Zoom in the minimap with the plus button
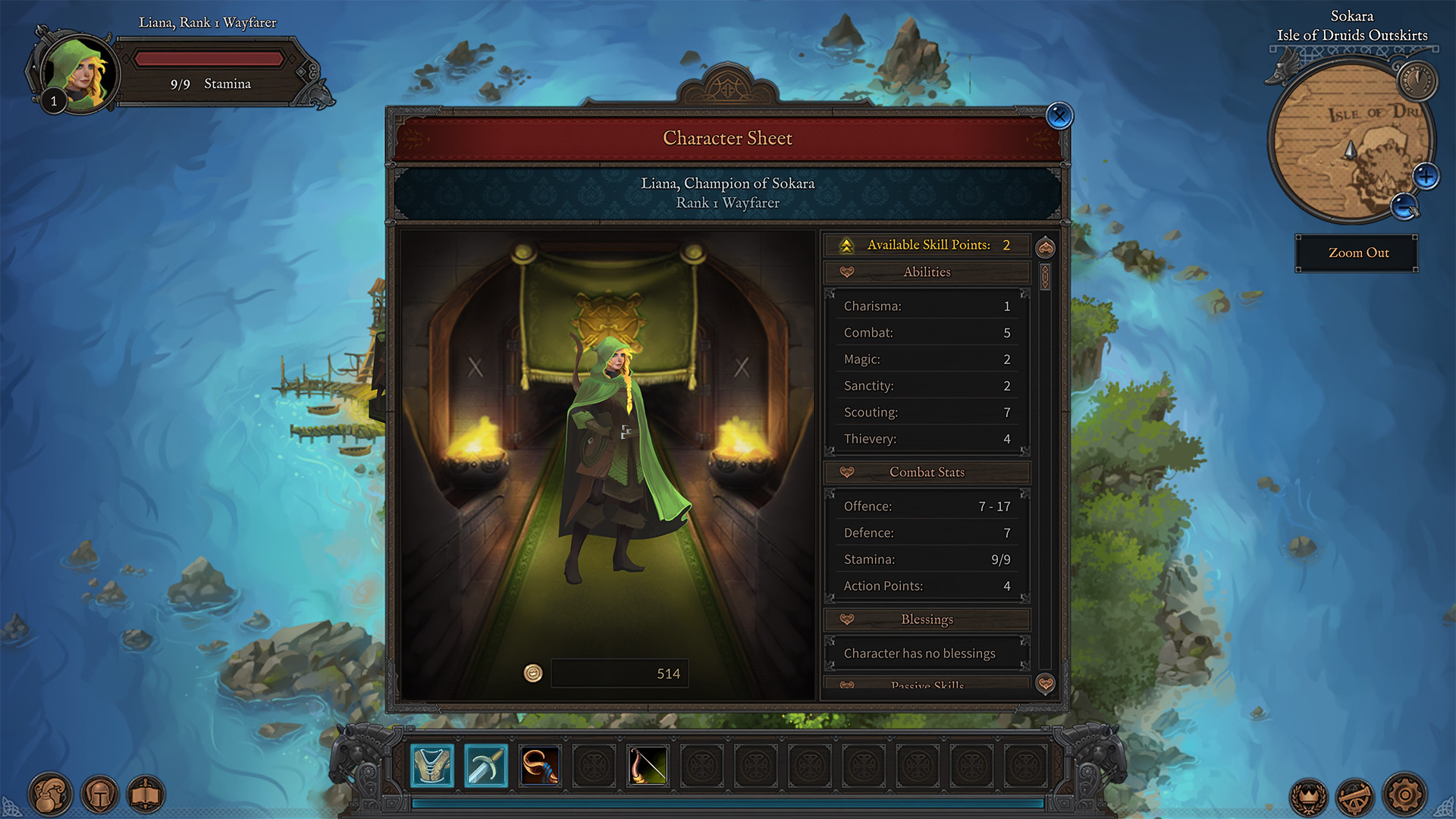 click(x=1426, y=175)
